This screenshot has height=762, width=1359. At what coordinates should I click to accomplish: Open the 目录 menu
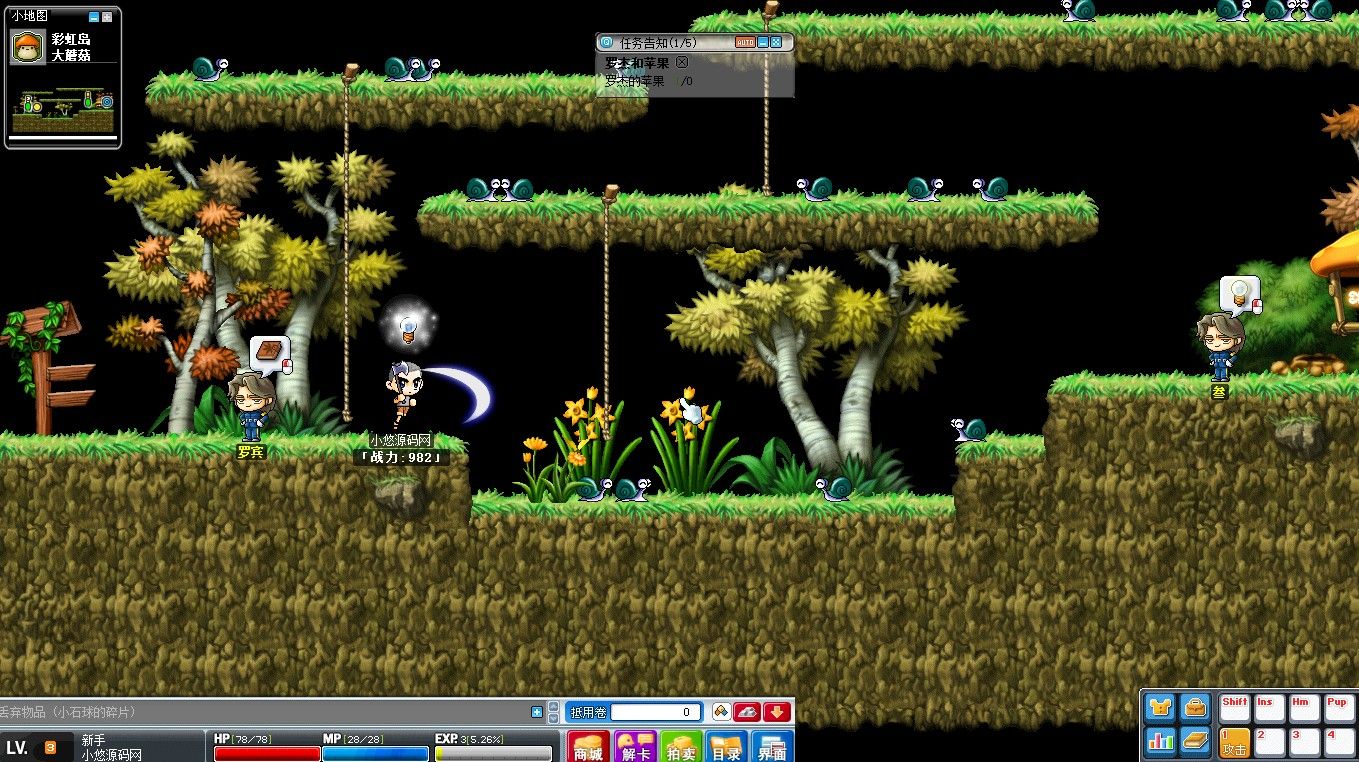point(727,746)
